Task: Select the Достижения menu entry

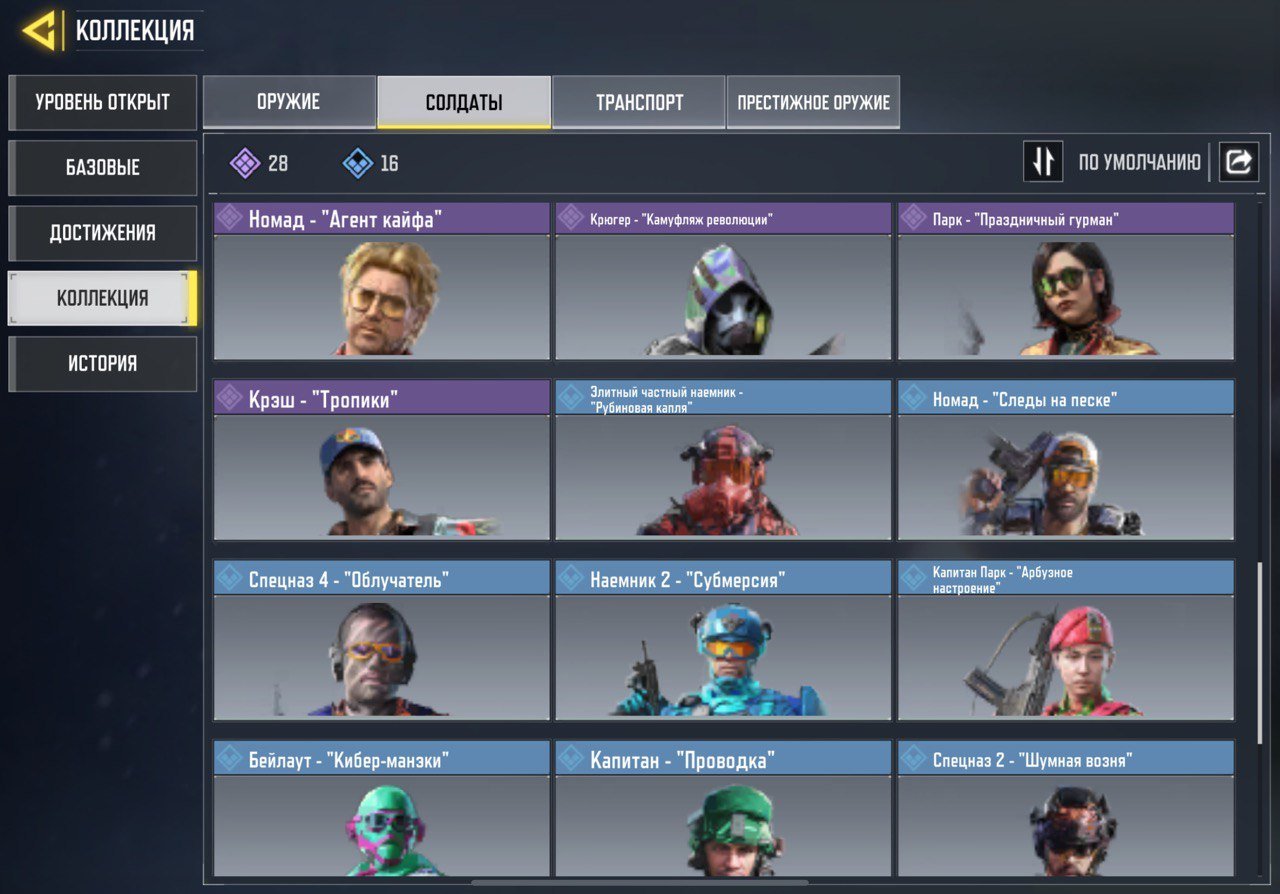Action: pos(102,233)
